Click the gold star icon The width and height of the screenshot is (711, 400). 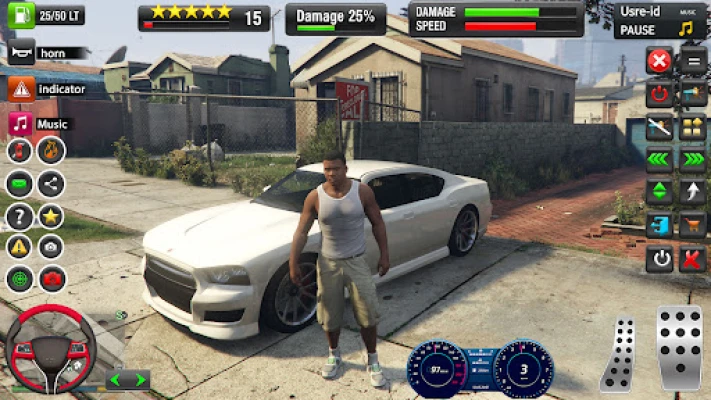click(x=51, y=216)
